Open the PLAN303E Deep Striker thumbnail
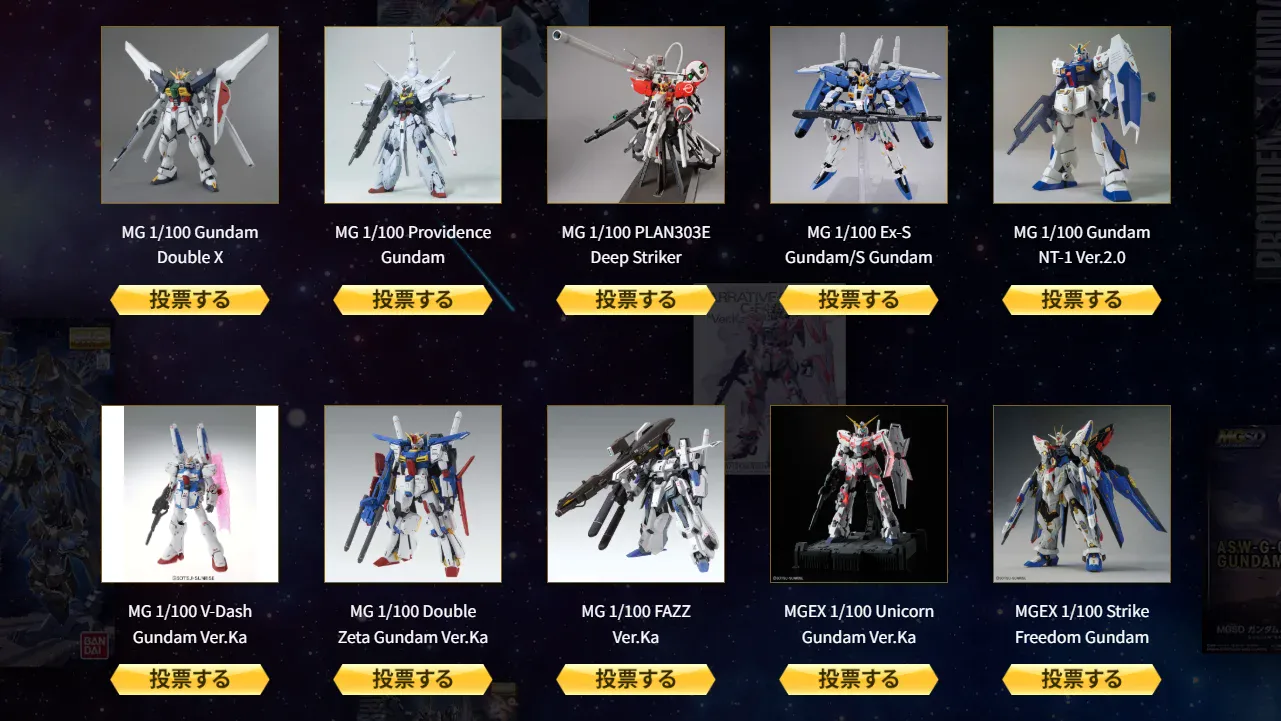 636,114
